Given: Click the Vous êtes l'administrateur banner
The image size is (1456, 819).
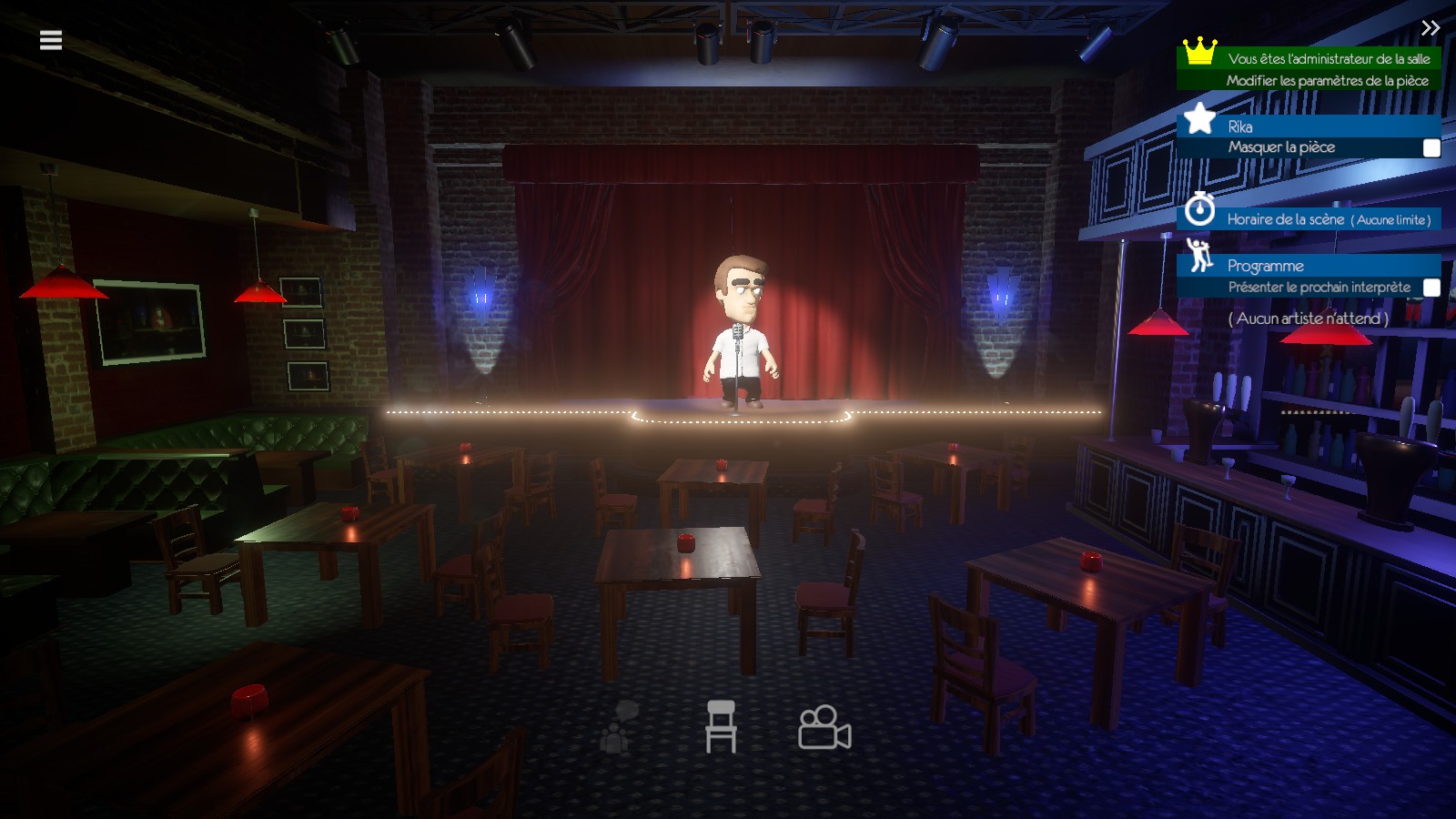Looking at the screenshot, I should click(x=1329, y=58).
